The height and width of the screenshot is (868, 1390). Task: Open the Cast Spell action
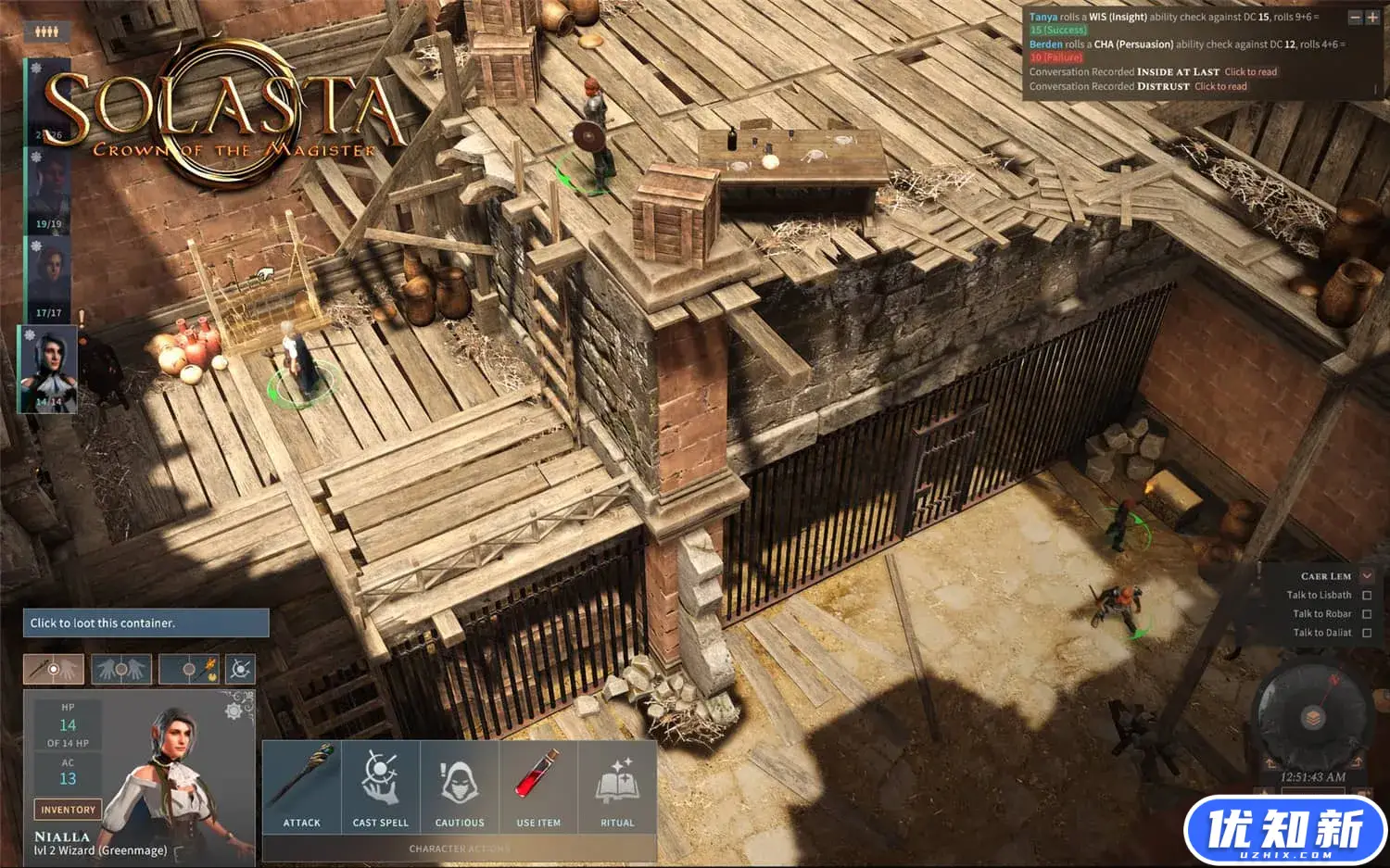tap(381, 786)
